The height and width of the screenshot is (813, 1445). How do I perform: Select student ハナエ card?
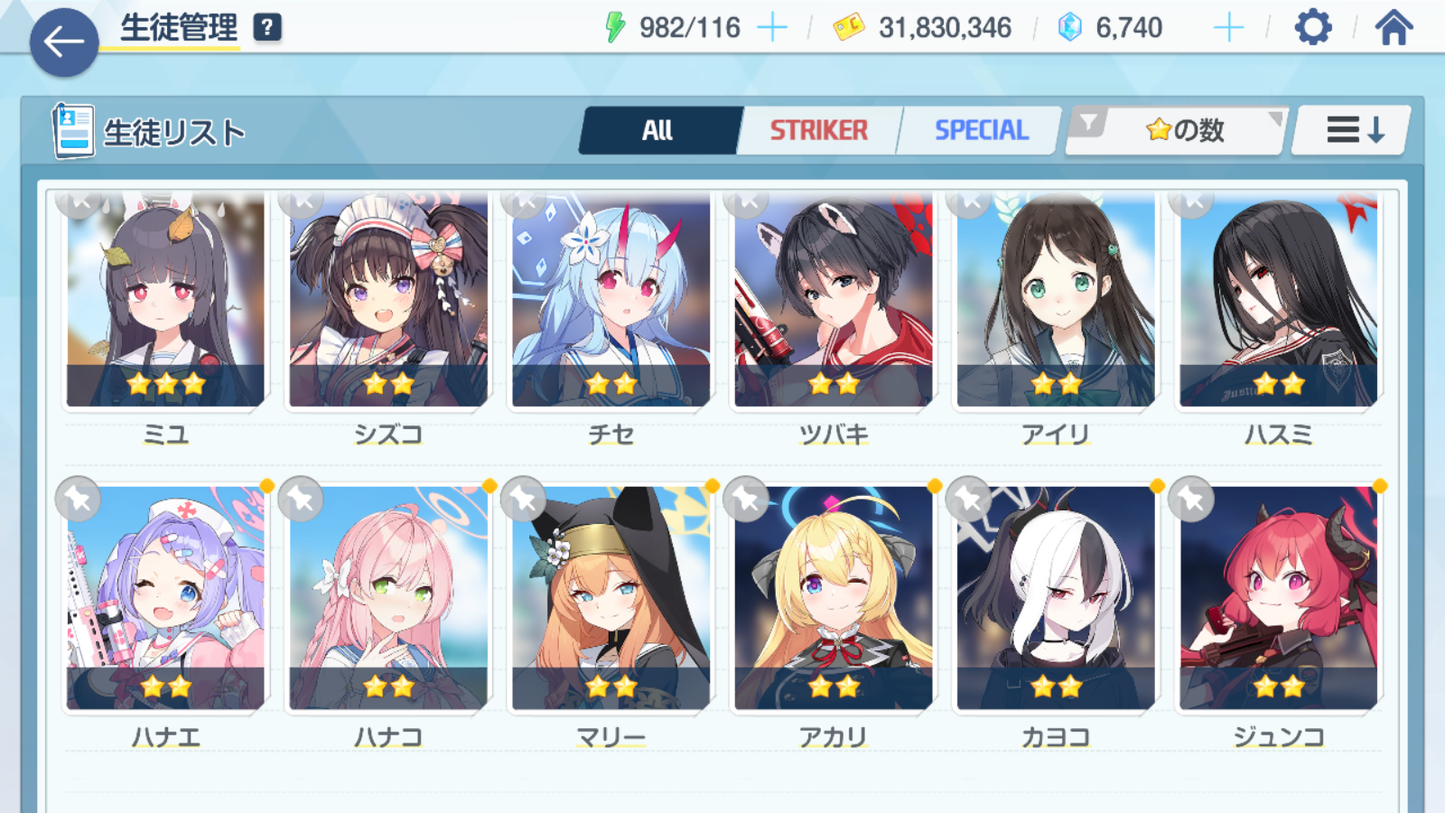point(166,600)
